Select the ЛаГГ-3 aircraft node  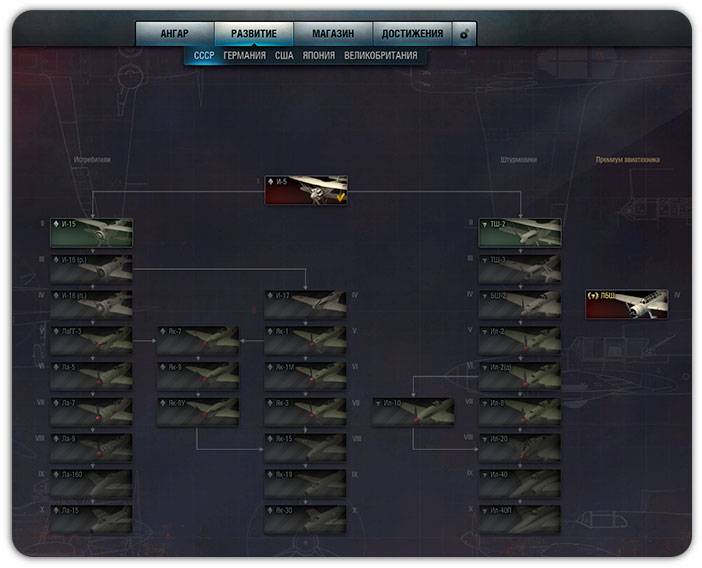(91, 340)
